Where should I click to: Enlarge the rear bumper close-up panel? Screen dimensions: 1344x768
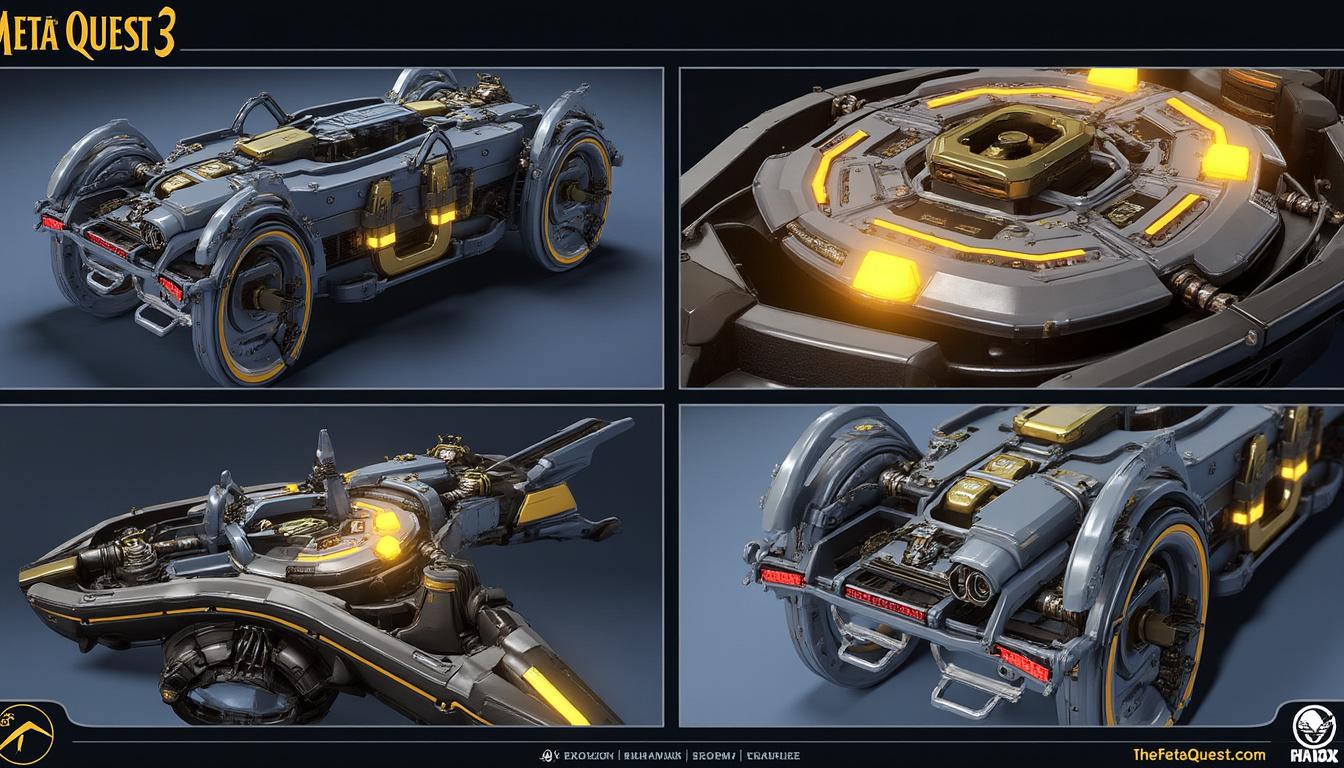pos(1011,565)
